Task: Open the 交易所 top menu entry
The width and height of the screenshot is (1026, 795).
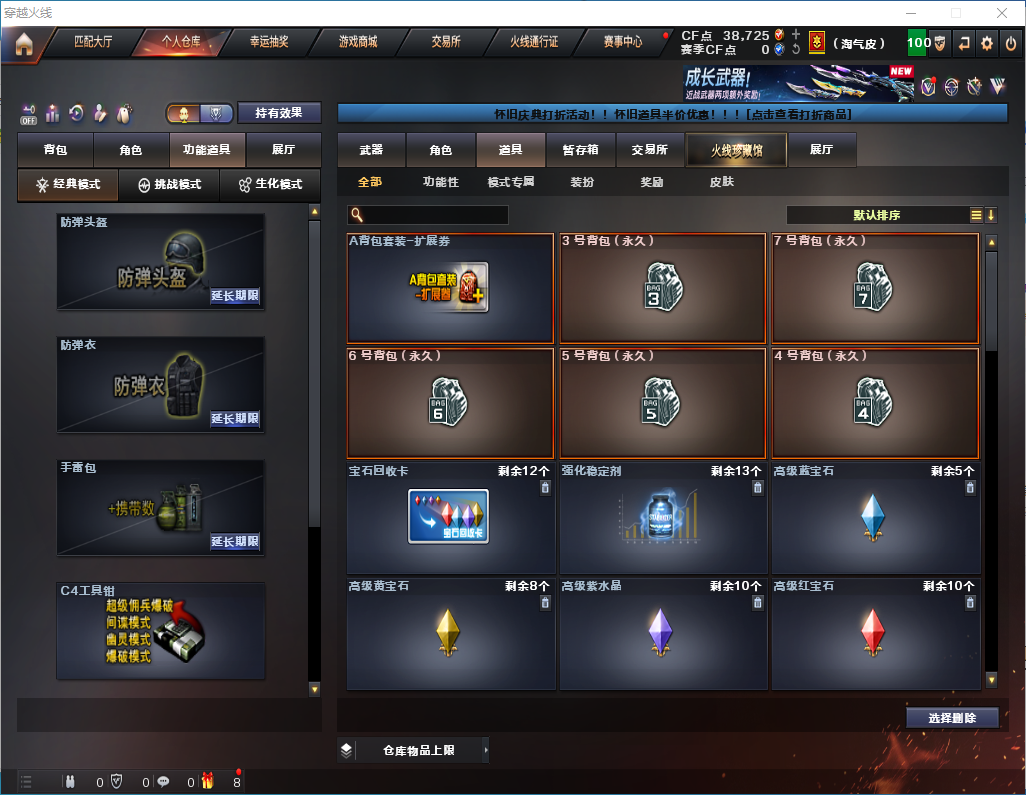Action: coord(446,42)
